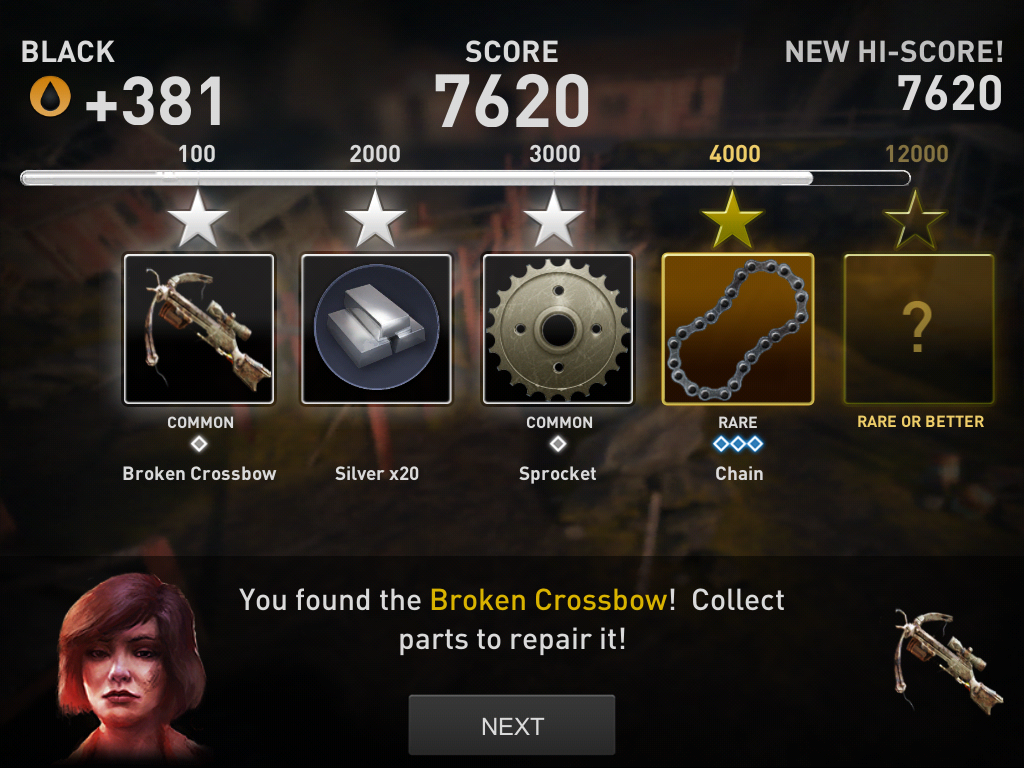Select the Broken Crossbow reward tile
Viewport: 1024px width, 768px height.
coord(199,329)
